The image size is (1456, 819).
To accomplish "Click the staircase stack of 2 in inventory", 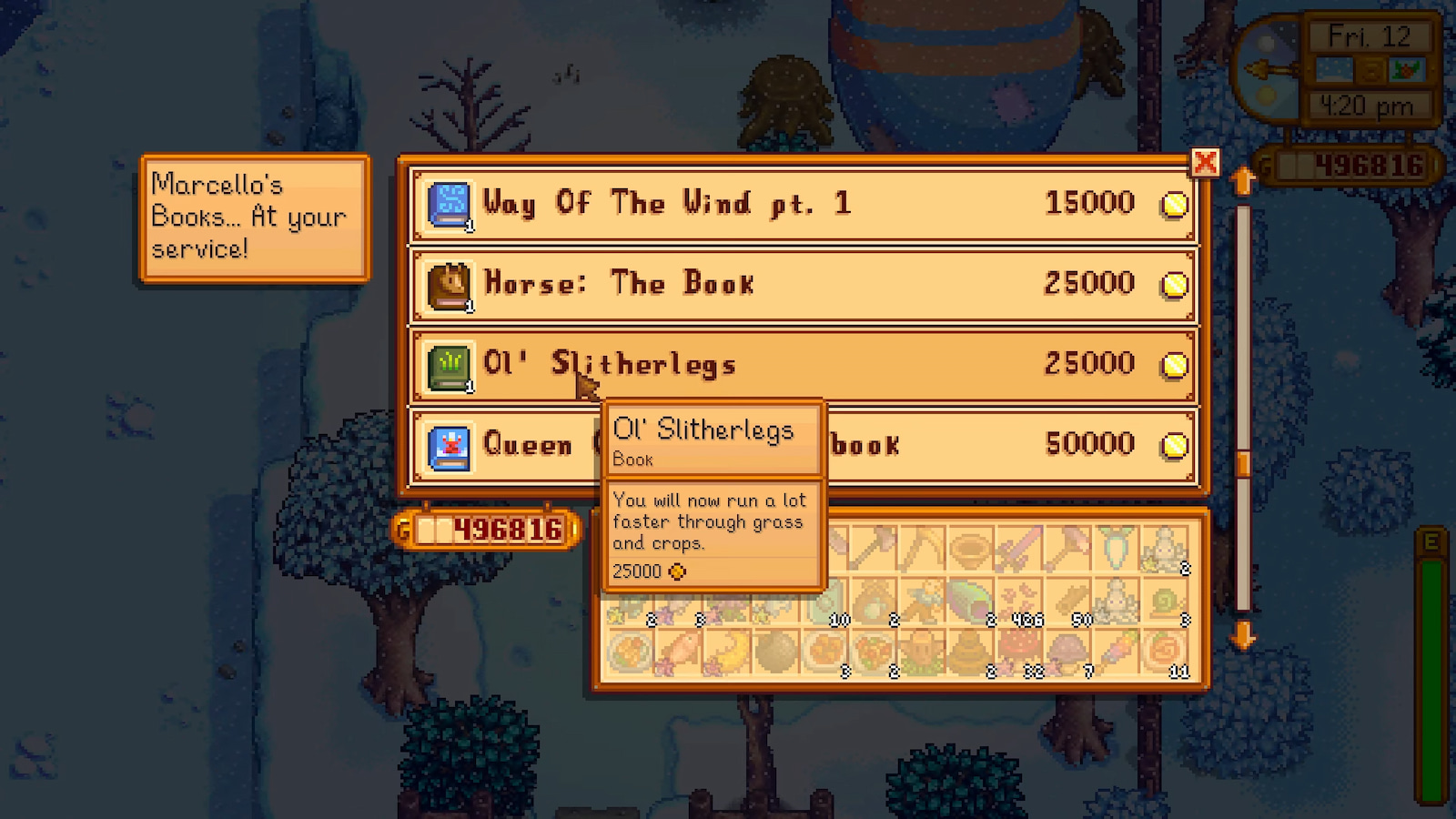I will click(1163, 551).
